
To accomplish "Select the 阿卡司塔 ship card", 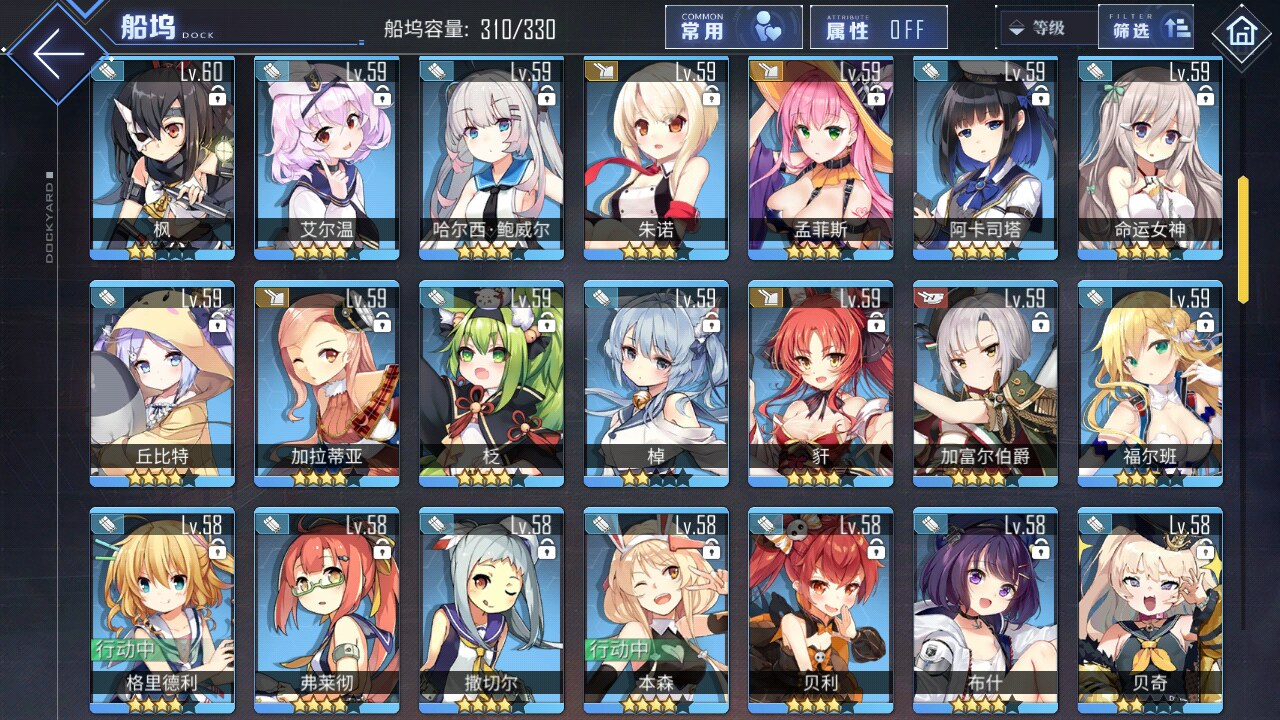I will 984,158.
